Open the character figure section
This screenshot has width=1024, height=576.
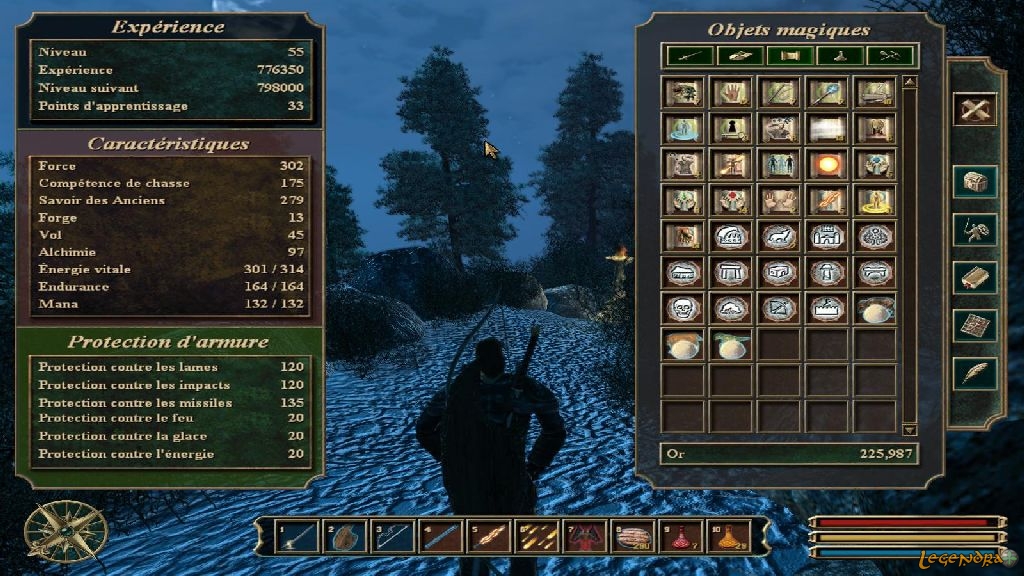(x=974, y=230)
